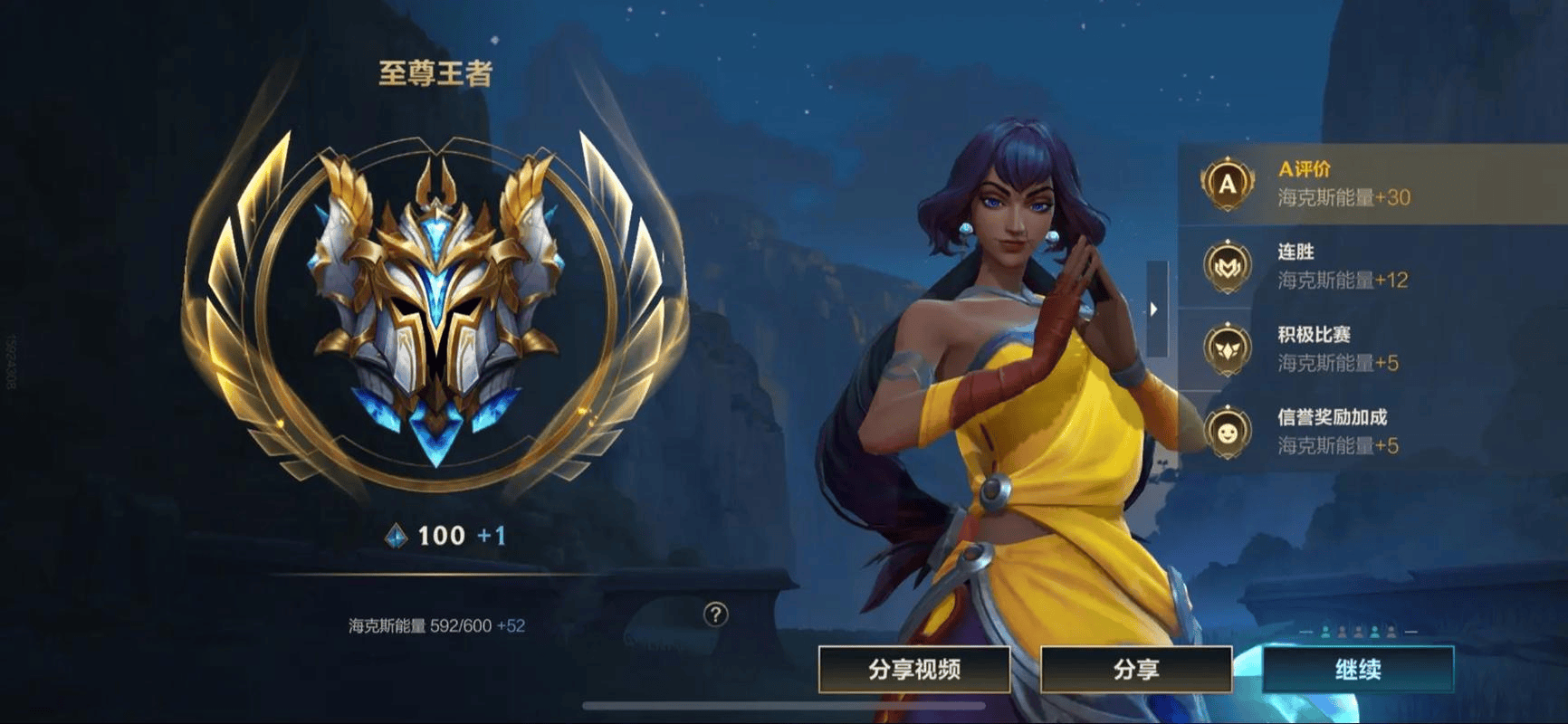Click the 继续 continue button
This screenshot has height=724, width=1568.
tap(1358, 670)
